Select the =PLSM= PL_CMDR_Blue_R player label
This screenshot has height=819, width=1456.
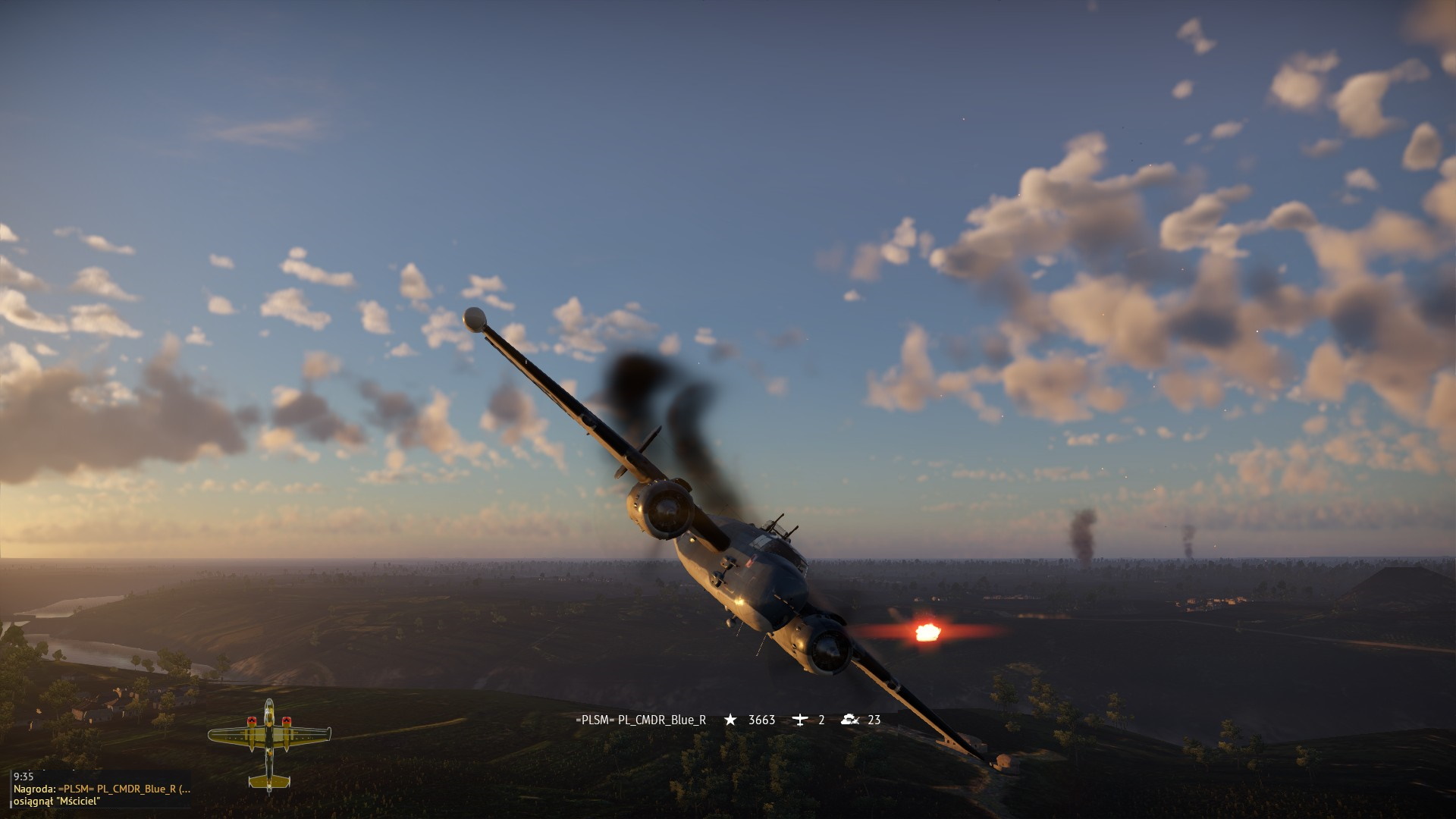(641, 720)
